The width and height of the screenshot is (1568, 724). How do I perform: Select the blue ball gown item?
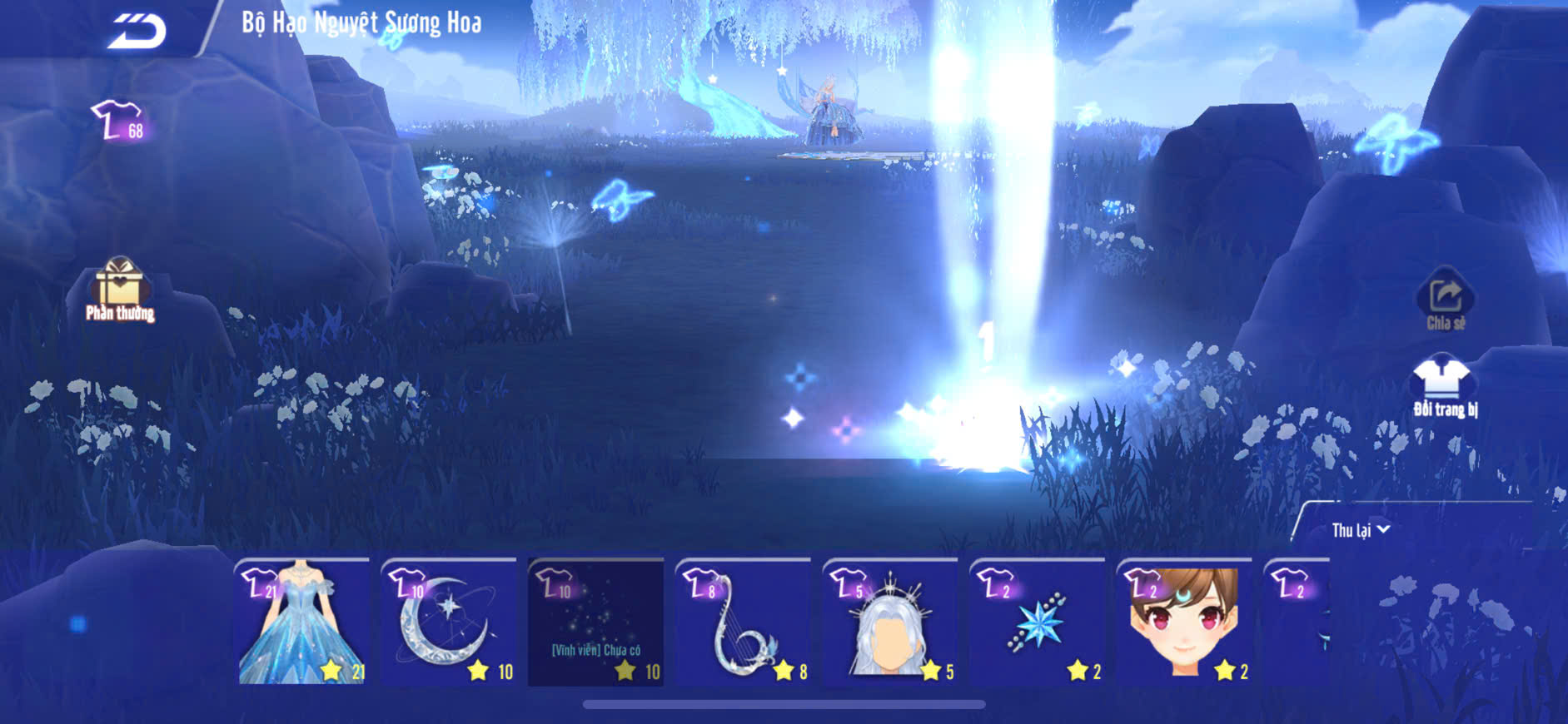[x=303, y=623]
